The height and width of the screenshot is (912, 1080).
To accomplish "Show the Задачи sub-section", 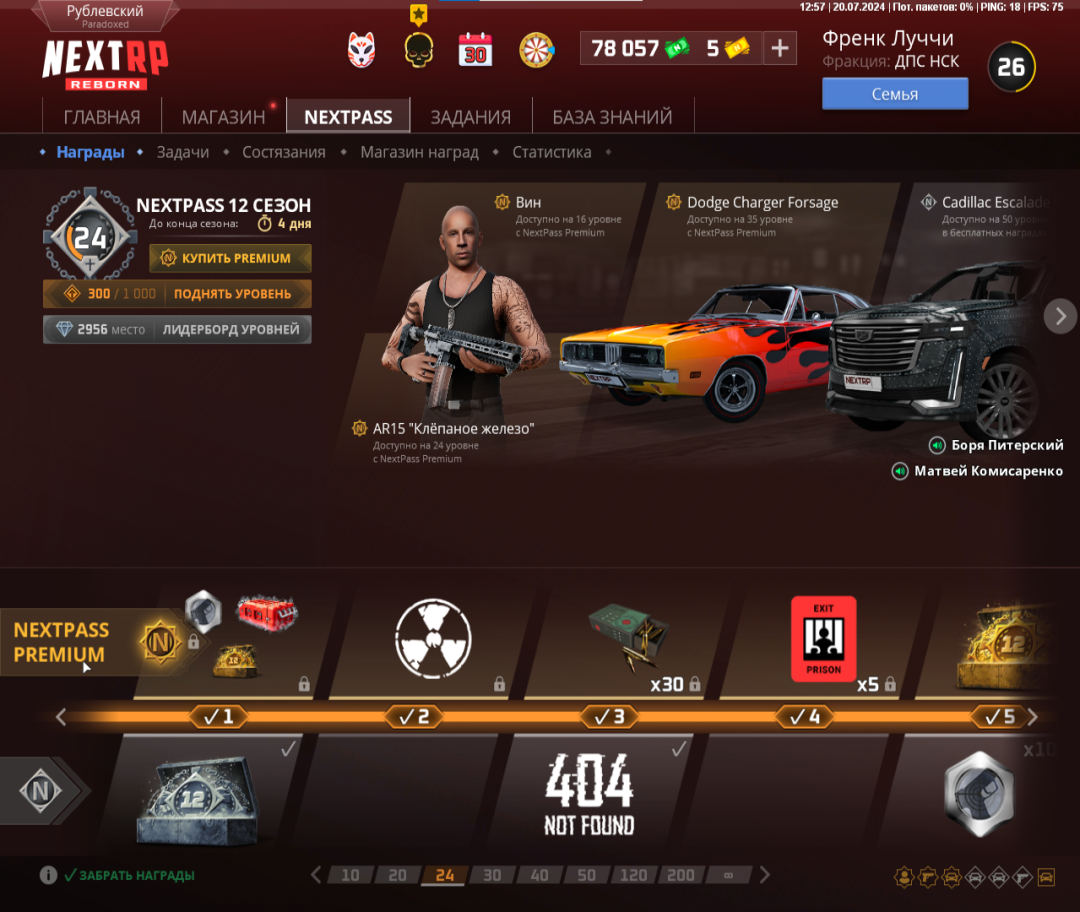I will point(182,152).
